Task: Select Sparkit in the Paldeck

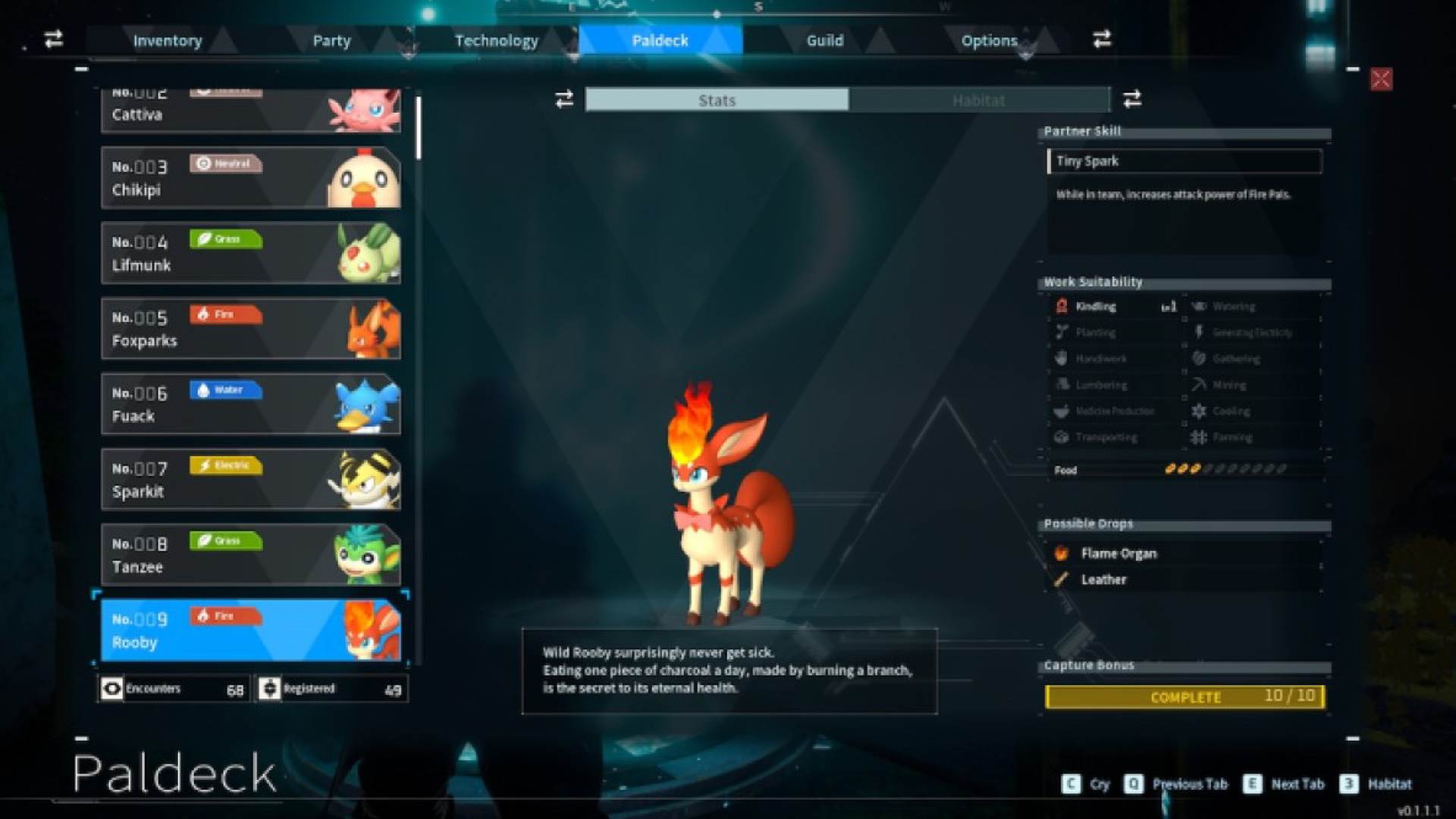Action: pyautogui.click(x=250, y=479)
